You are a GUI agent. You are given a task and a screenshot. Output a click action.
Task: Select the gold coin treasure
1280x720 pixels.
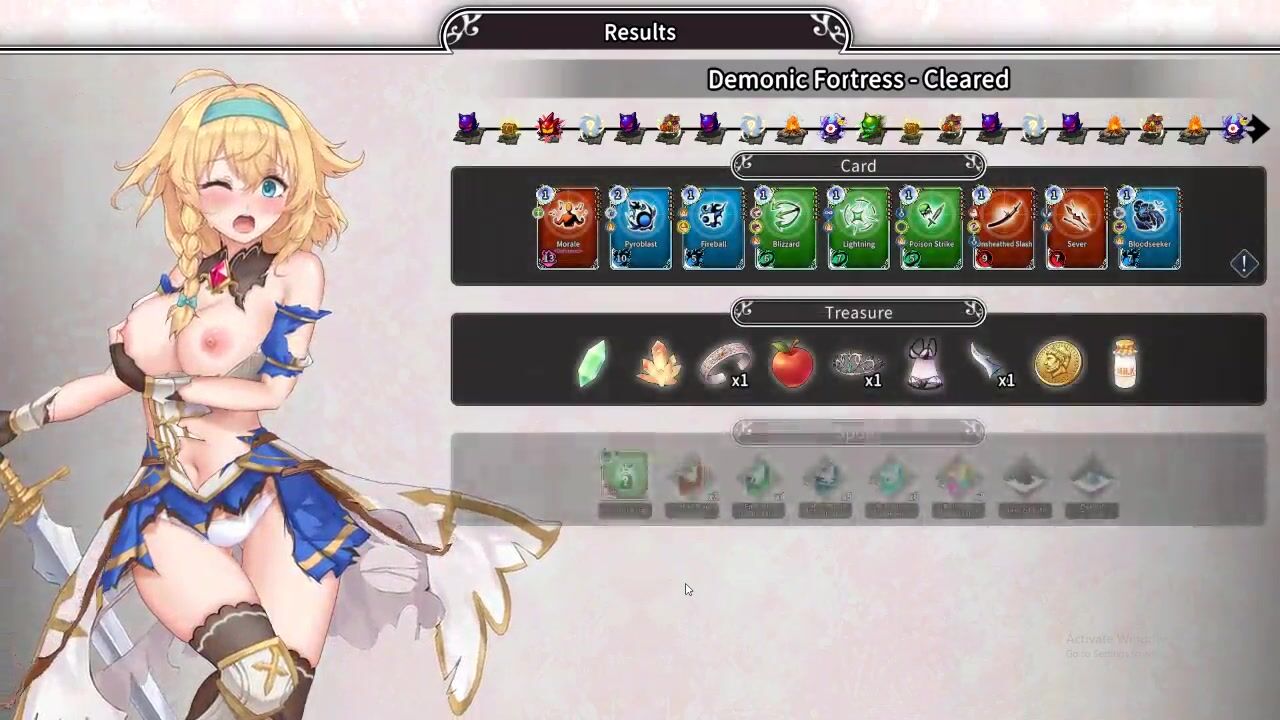(x=1058, y=363)
